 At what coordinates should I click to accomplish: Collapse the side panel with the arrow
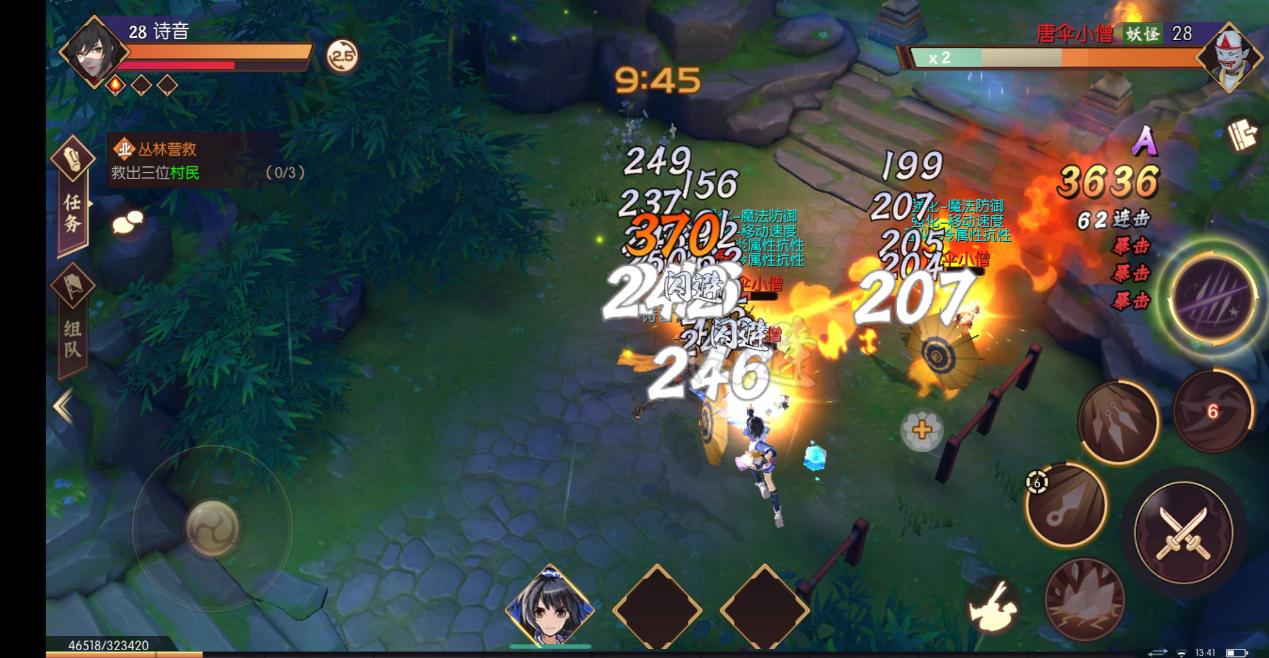63,406
